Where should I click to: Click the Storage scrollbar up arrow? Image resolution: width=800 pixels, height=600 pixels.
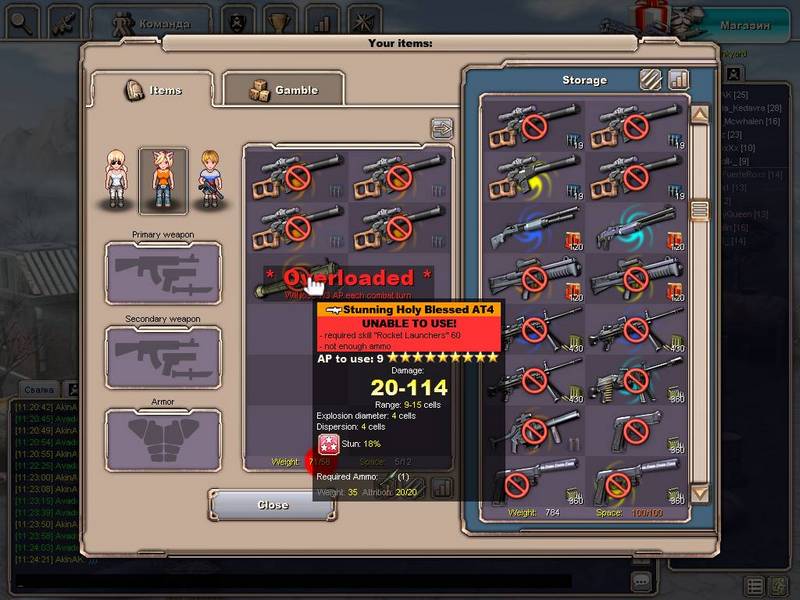click(x=700, y=116)
